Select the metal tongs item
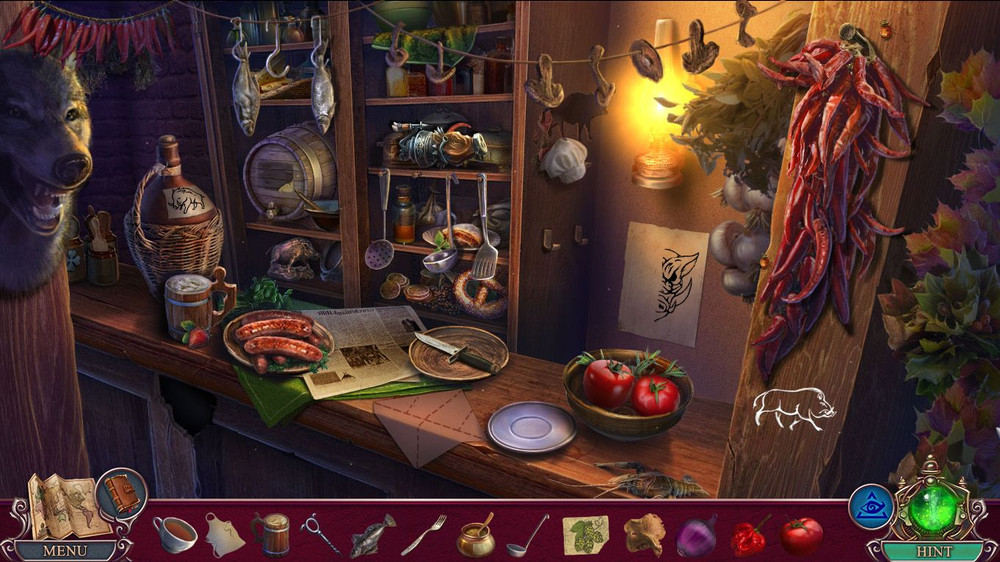1000x562 pixels. [321, 535]
